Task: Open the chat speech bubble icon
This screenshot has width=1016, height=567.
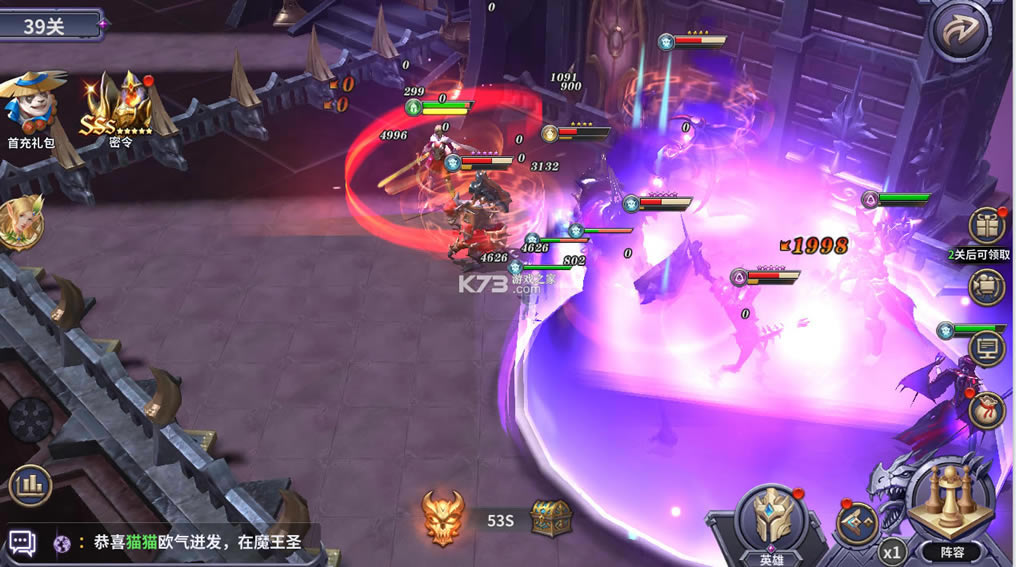Action: click(x=22, y=543)
